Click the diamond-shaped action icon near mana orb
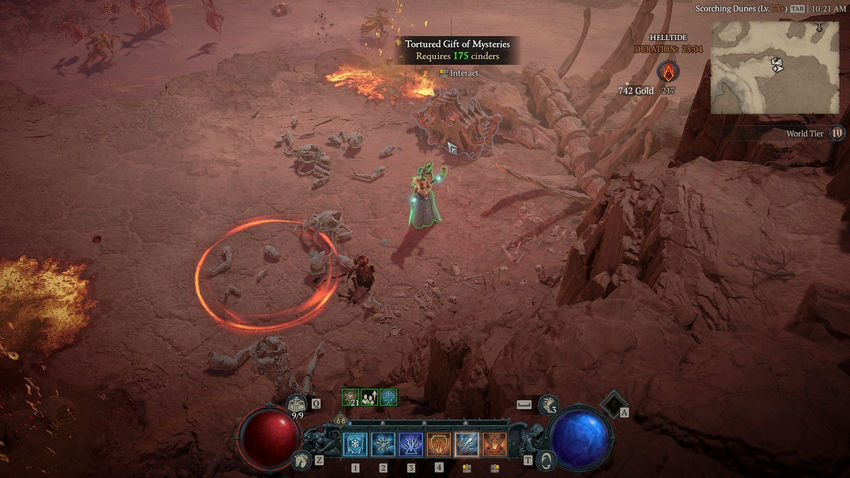The image size is (850, 478). click(611, 404)
